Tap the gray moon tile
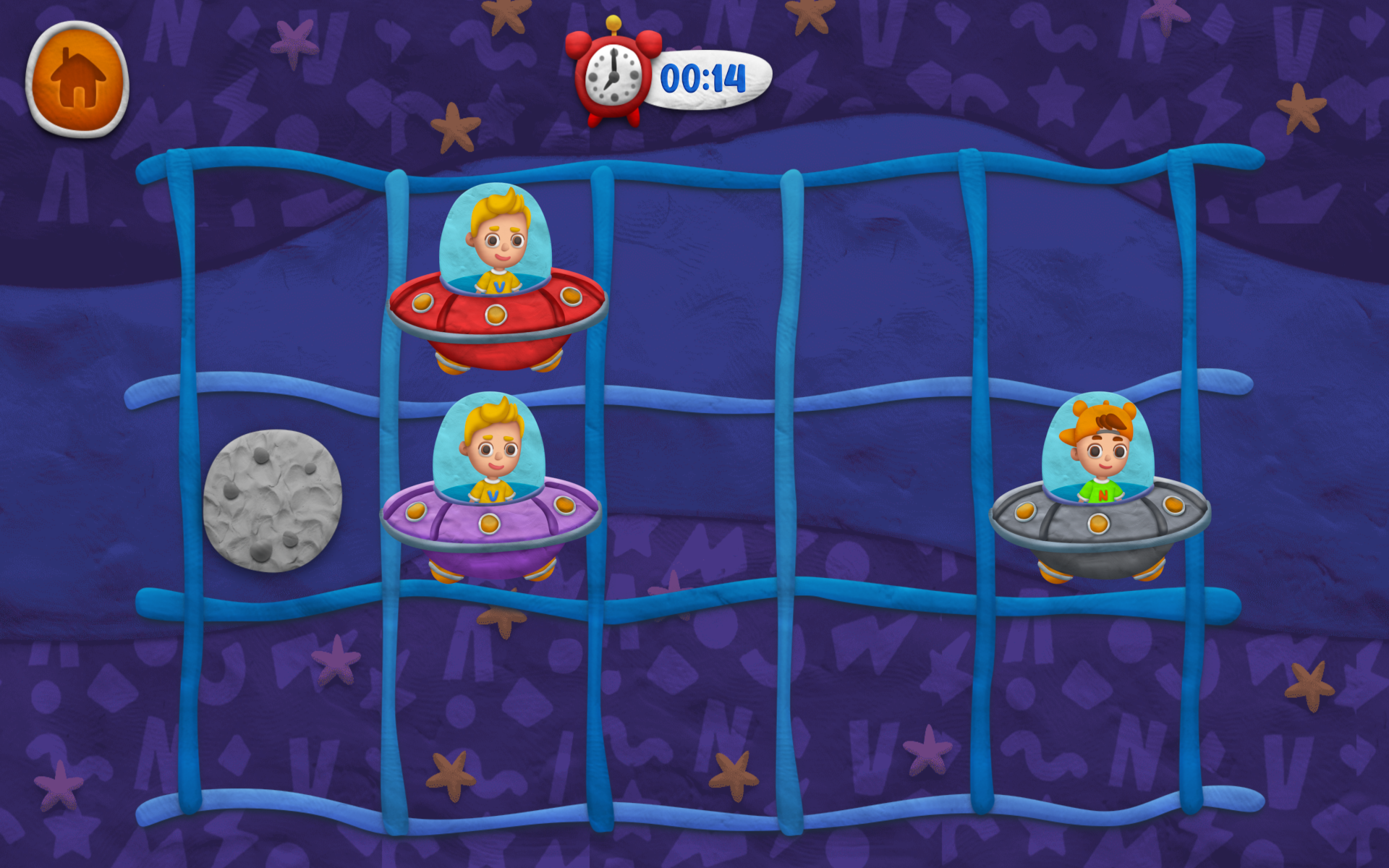Viewport: 1389px width, 868px height. click(x=272, y=500)
